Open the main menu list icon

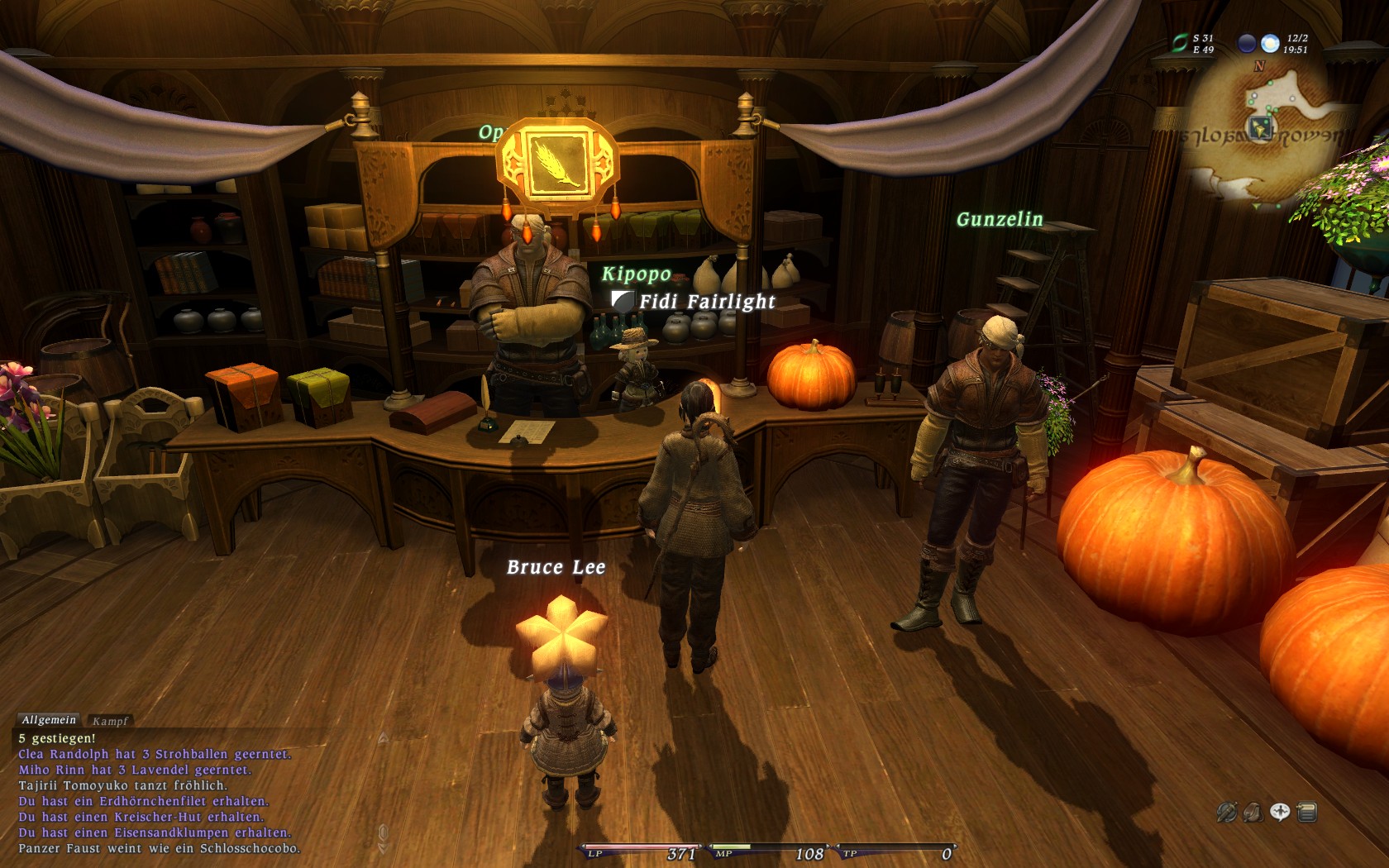1307,813
